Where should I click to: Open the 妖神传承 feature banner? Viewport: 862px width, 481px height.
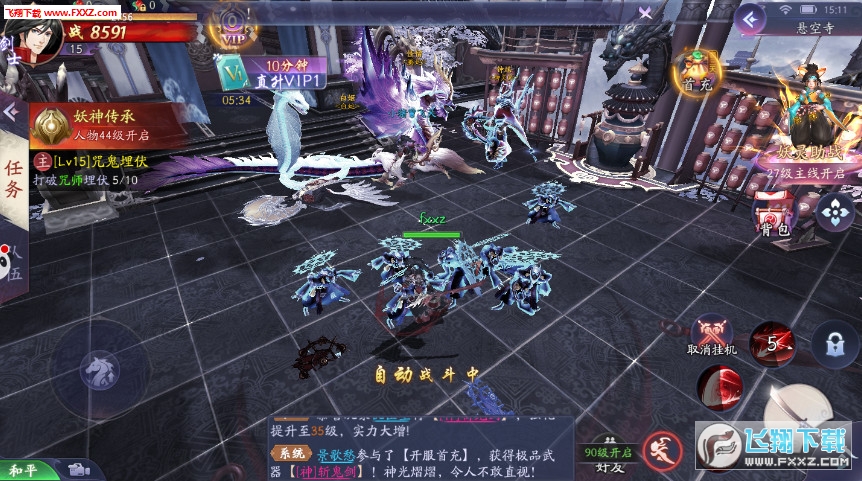105,125
